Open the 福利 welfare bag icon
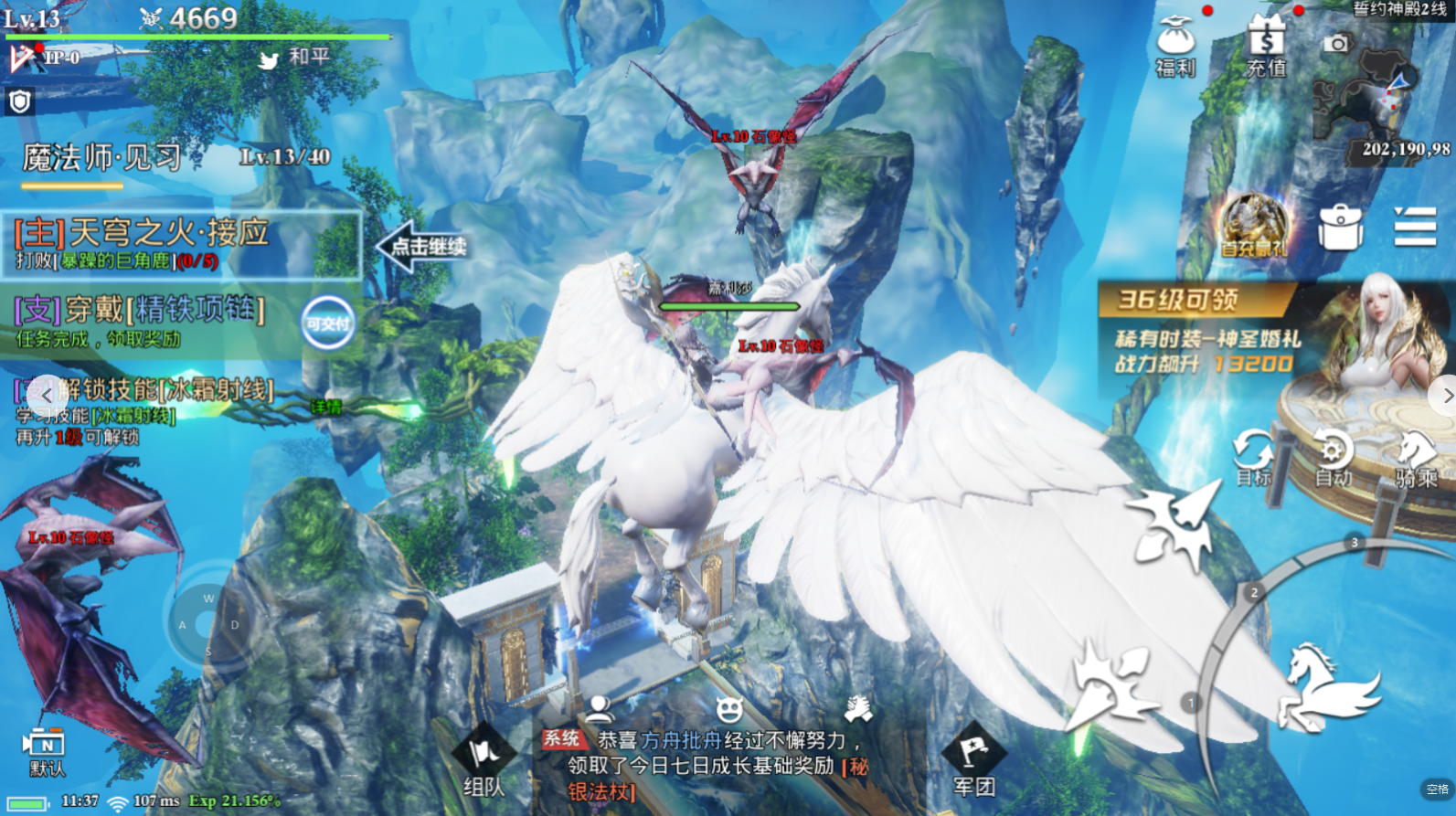Viewport: 1456px width, 816px height. 1174,46
